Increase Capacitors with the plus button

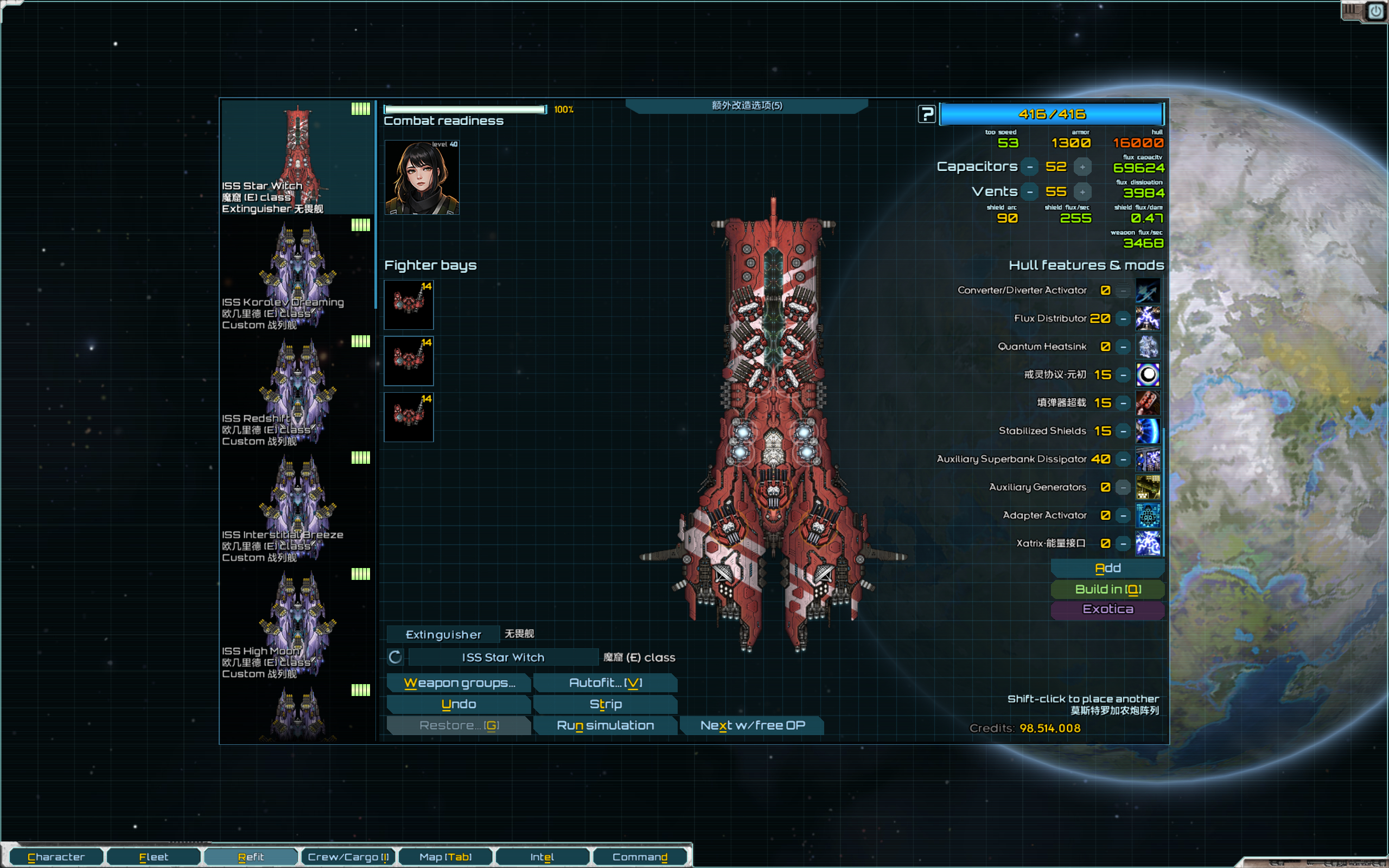point(1082,167)
